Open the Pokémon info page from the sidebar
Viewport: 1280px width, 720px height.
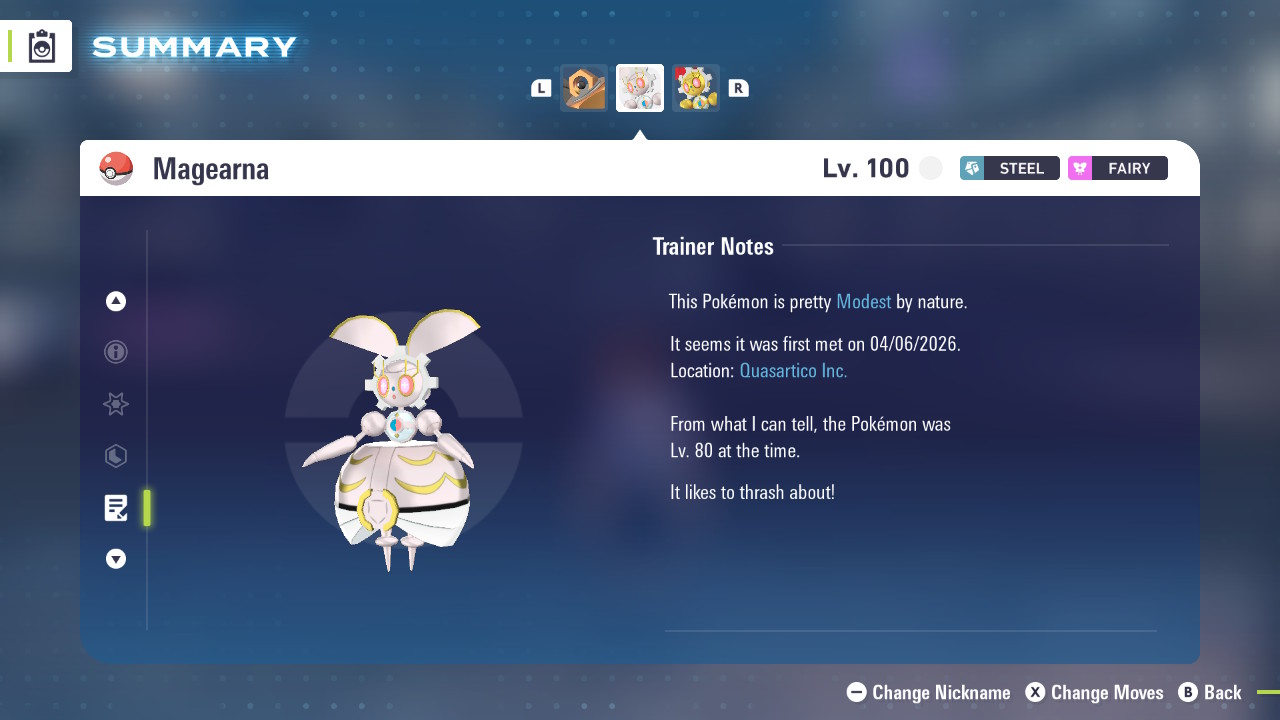pyautogui.click(x=115, y=352)
